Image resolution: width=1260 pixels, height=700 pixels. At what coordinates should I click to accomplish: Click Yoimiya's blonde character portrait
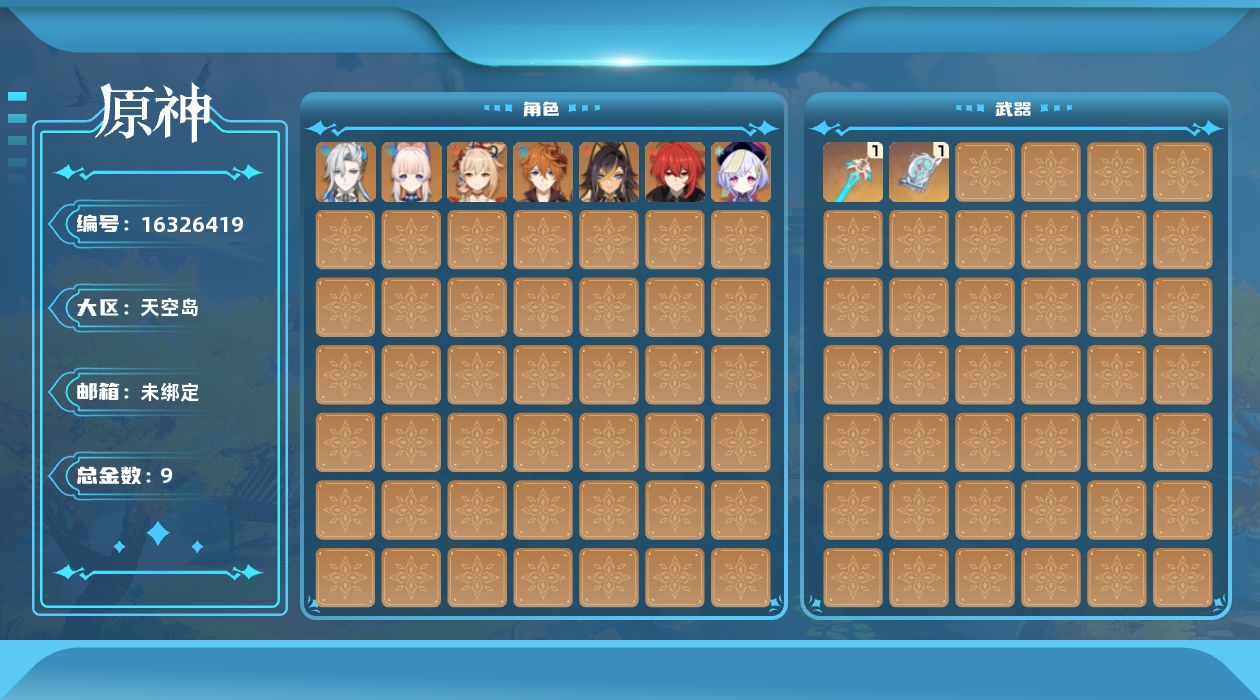click(x=477, y=172)
